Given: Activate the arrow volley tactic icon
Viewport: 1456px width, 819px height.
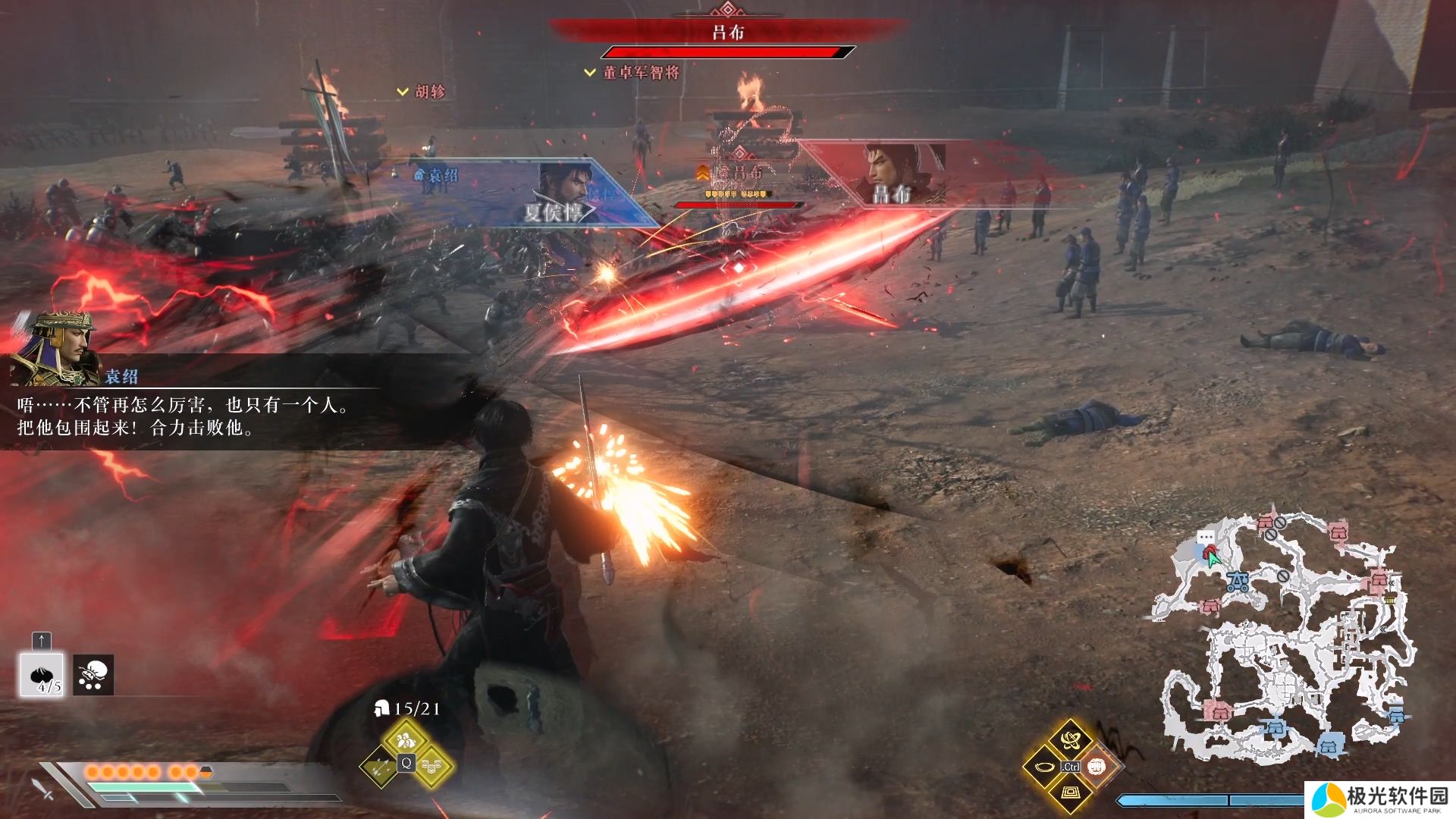Looking at the screenshot, I should (379, 767).
